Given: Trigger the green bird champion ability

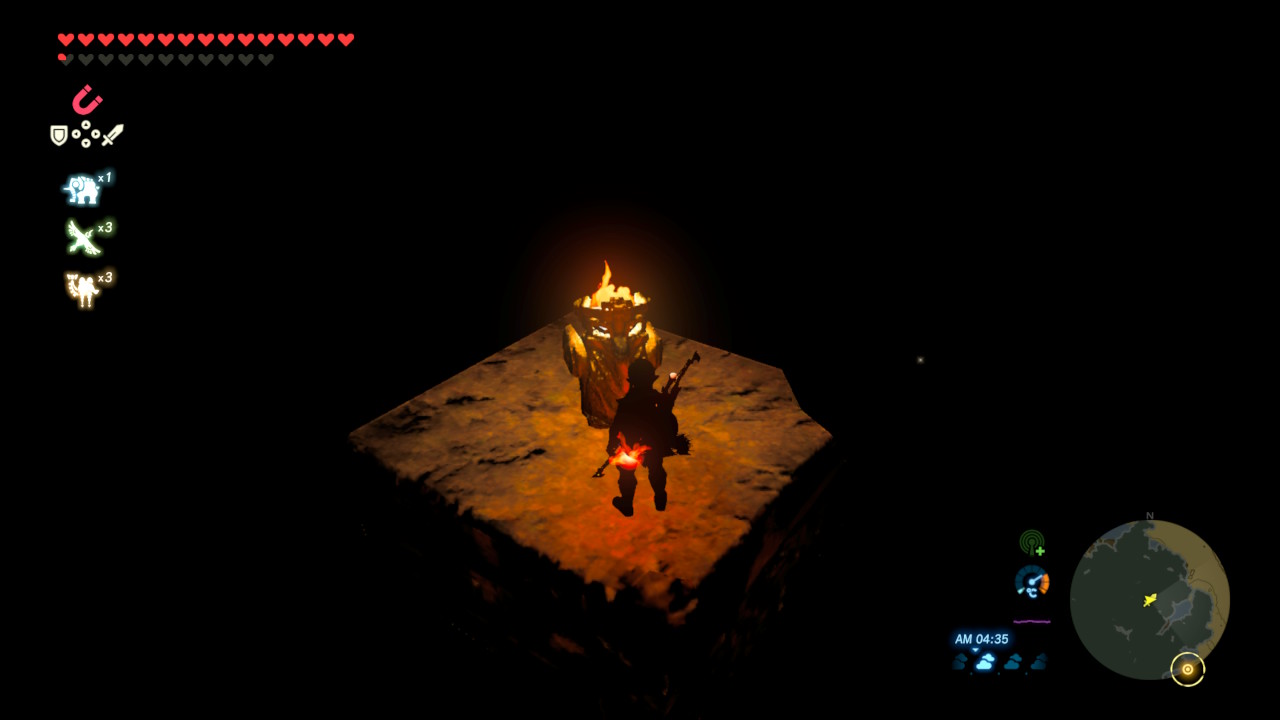Looking at the screenshot, I should (x=82, y=238).
